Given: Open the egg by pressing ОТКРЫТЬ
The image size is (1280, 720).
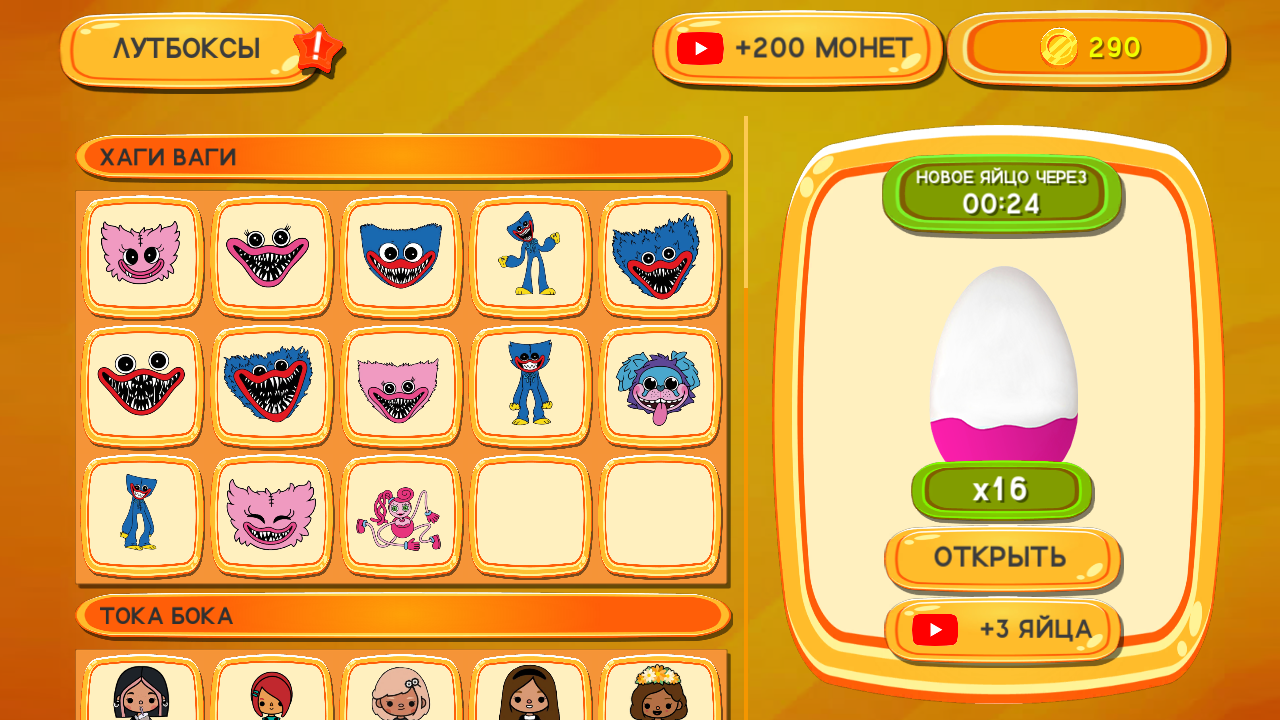Looking at the screenshot, I should (x=1002, y=558).
